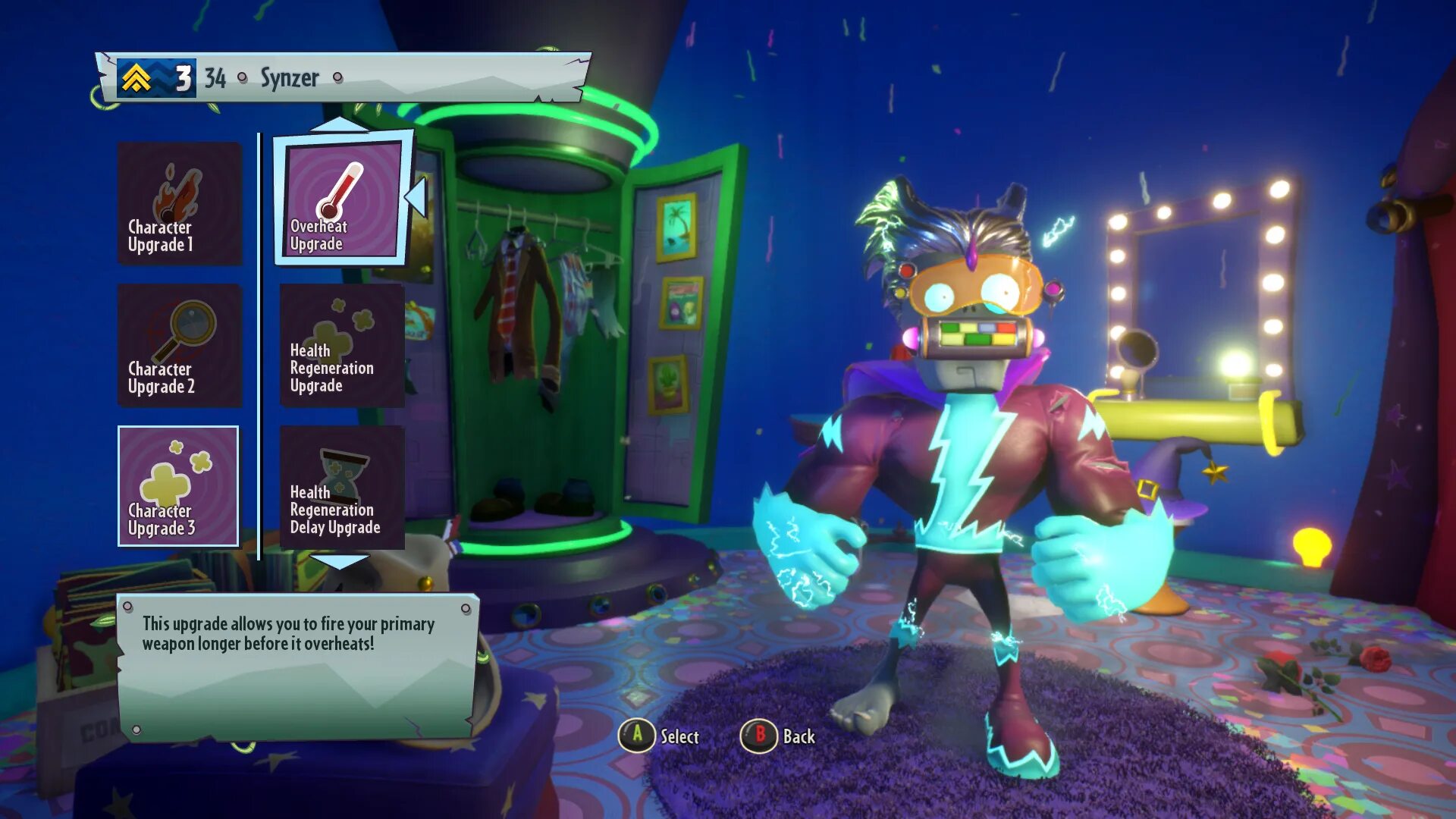Select Character Upgrade 1 slot
The height and width of the screenshot is (819, 1456).
180,203
